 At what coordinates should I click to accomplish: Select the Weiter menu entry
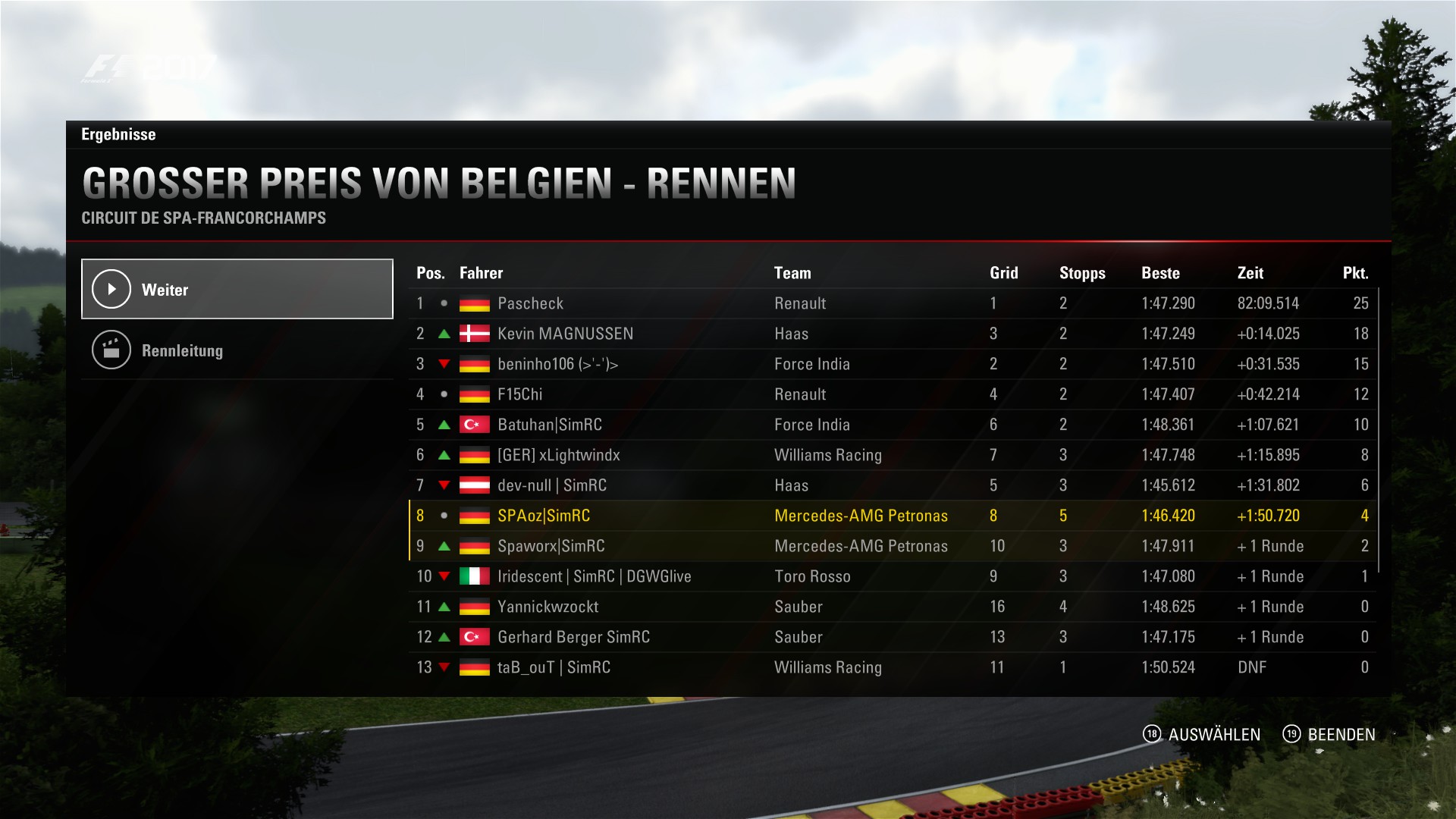237,289
